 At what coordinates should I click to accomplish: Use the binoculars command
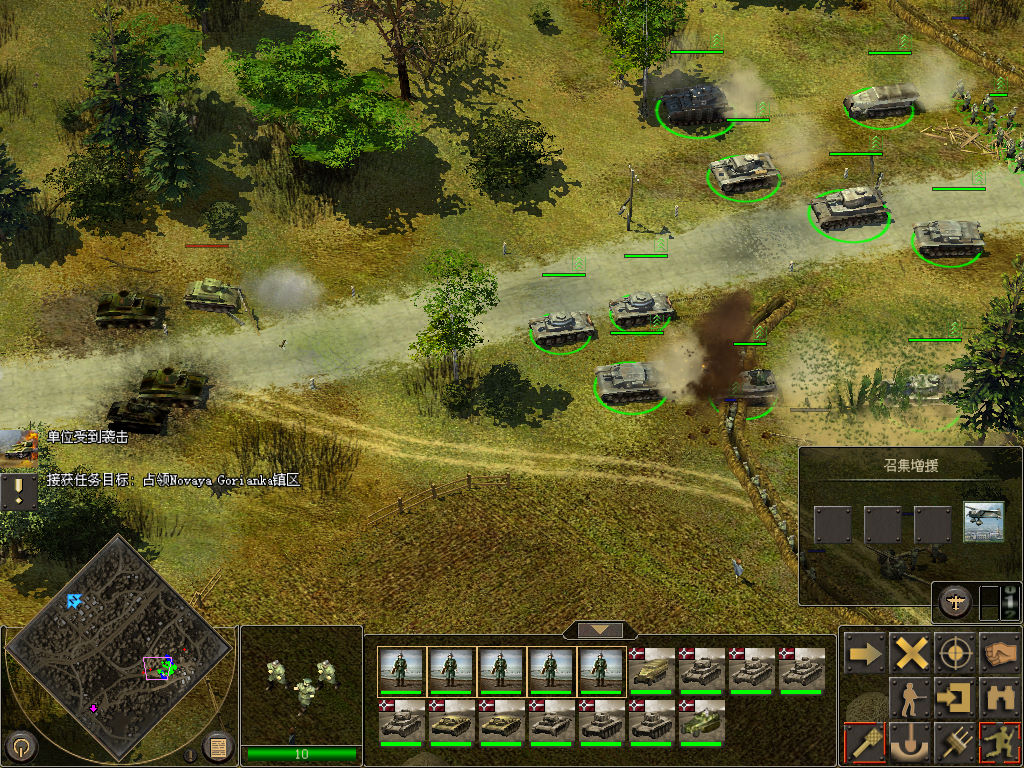point(1000,697)
